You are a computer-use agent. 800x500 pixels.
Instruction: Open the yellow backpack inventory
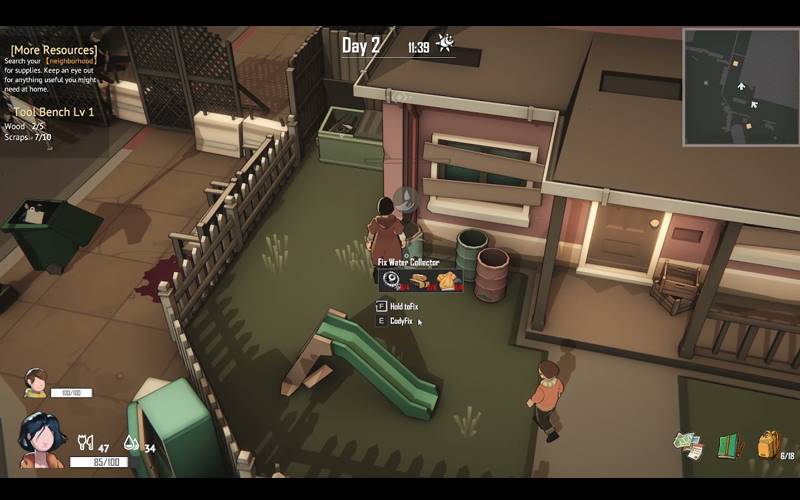(x=768, y=444)
